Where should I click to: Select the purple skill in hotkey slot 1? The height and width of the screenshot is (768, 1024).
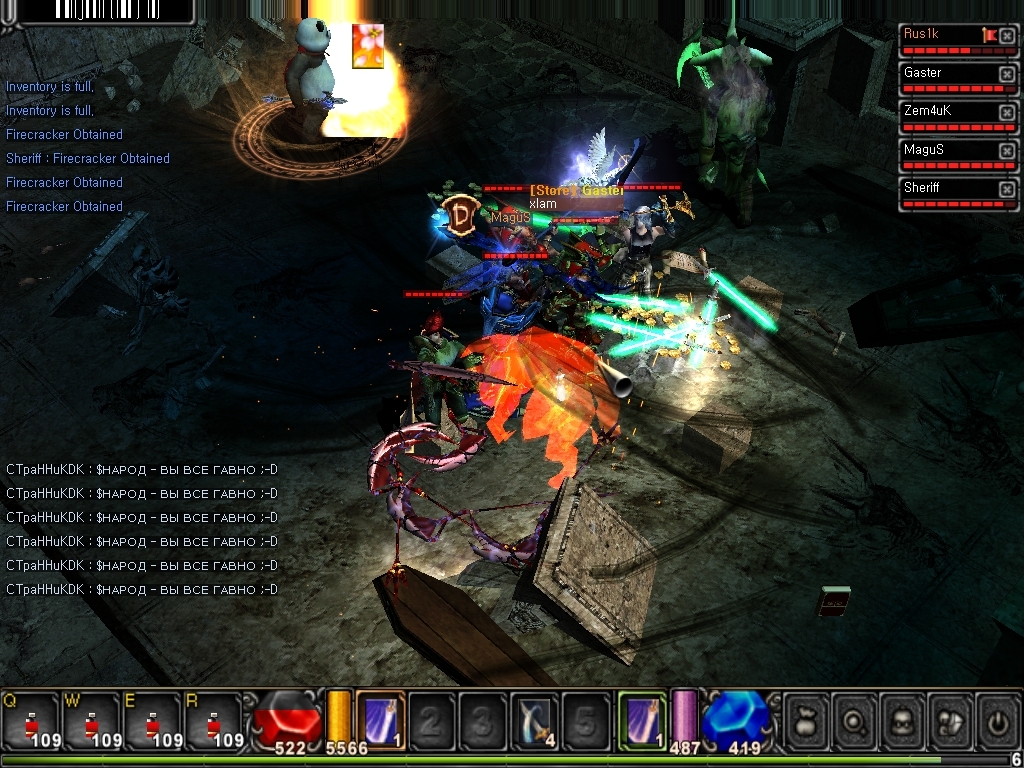pos(380,719)
